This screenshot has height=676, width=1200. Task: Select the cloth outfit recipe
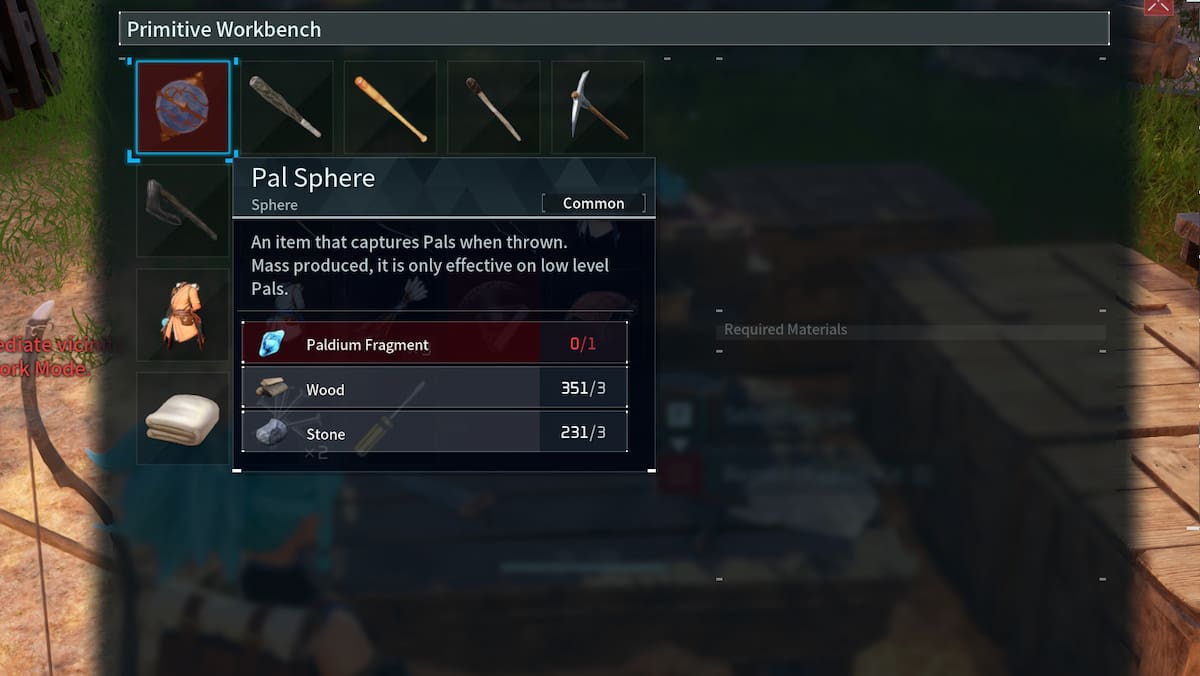[x=183, y=315]
